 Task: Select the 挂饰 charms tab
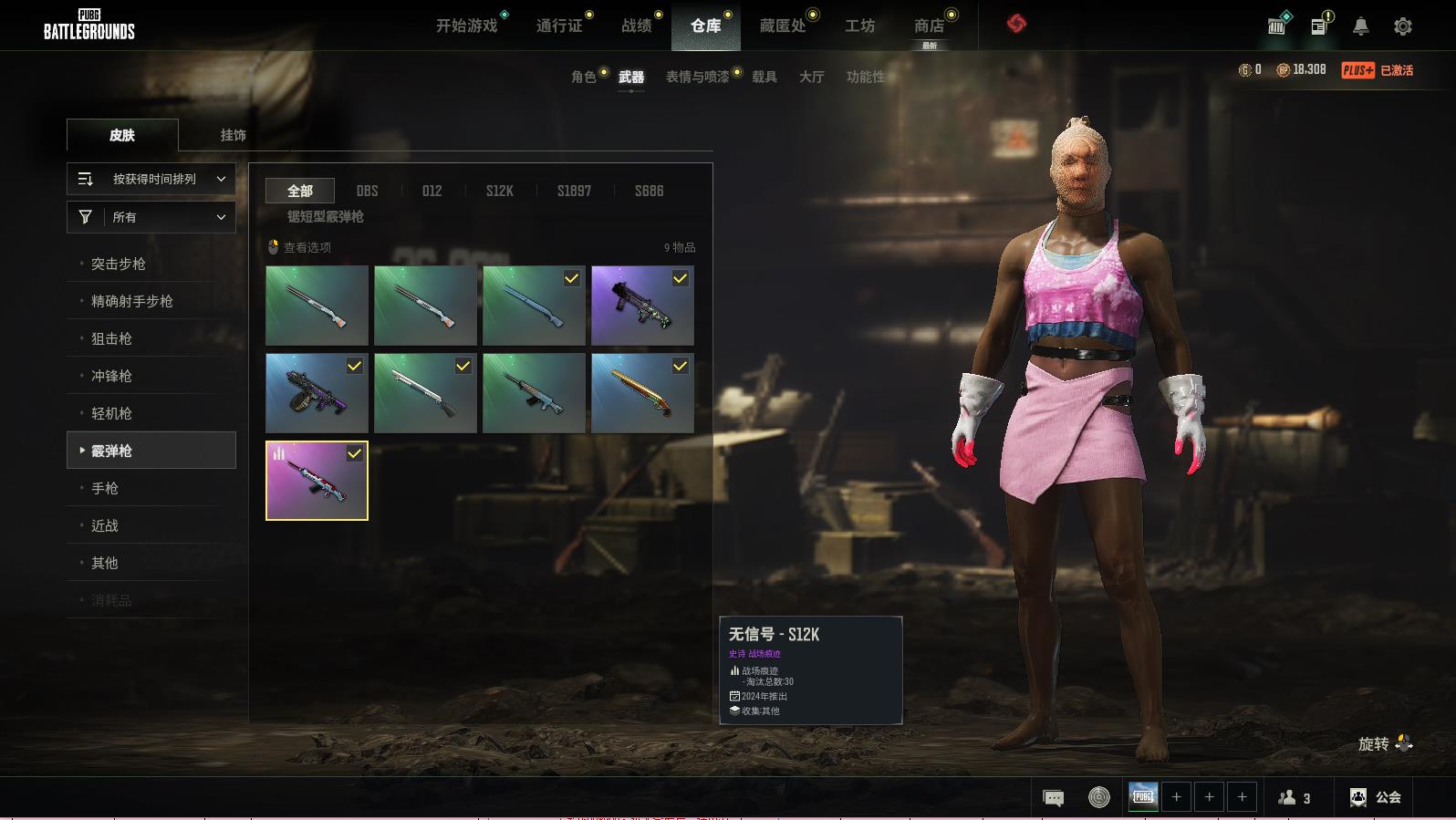(x=233, y=135)
